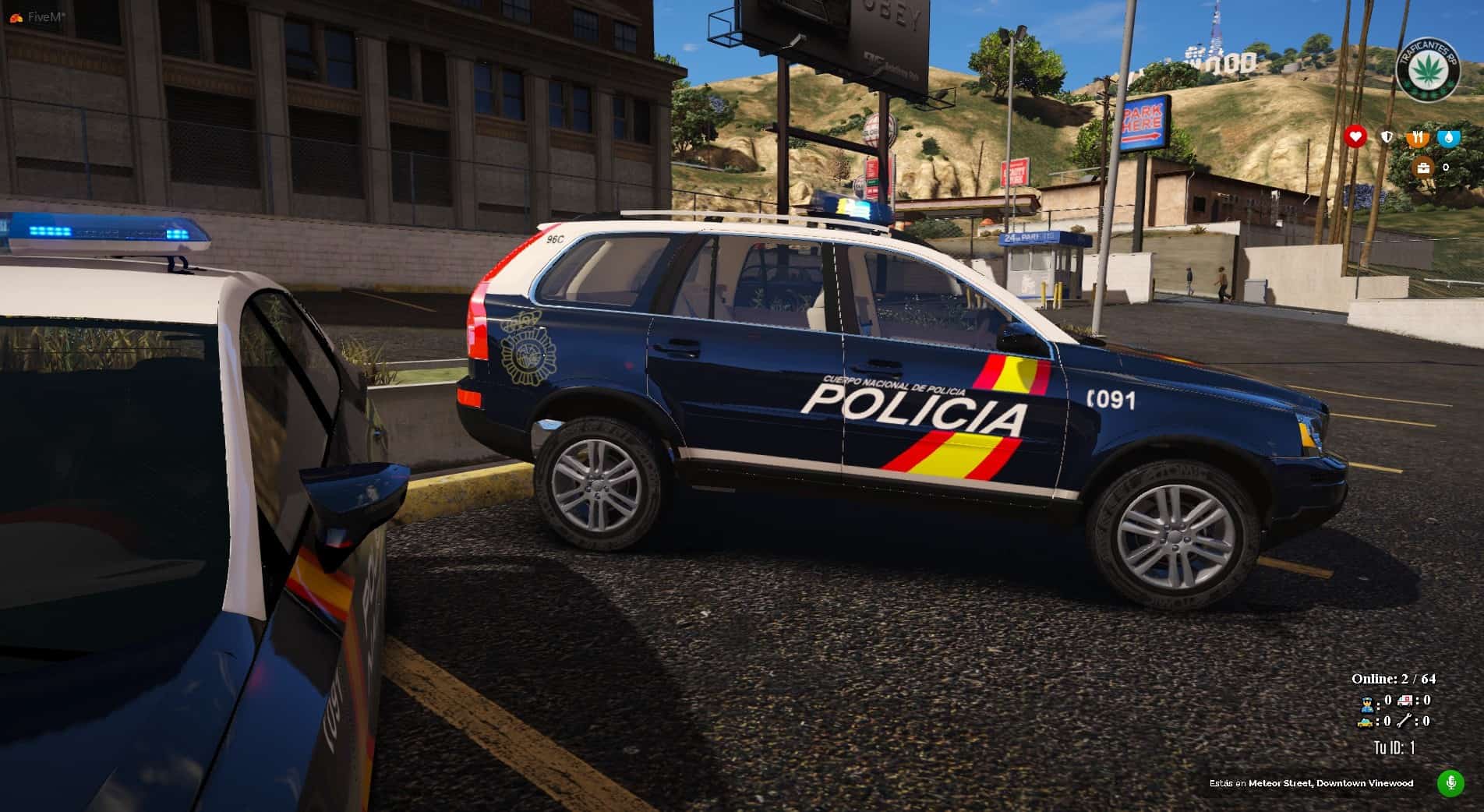
Task: Click the FiveM window title logo
Action: point(16,16)
